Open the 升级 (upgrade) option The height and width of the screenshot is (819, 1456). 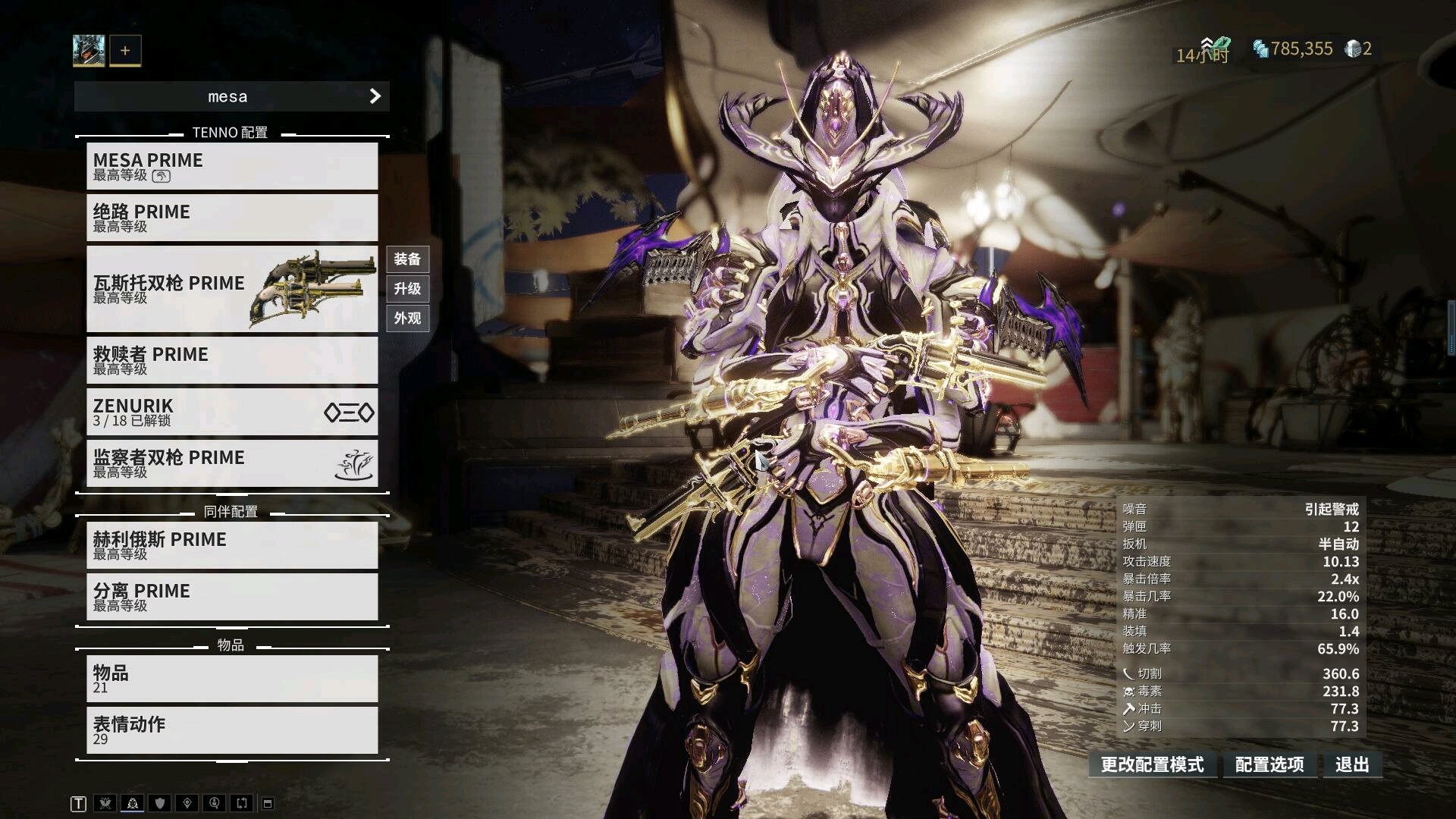407,289
